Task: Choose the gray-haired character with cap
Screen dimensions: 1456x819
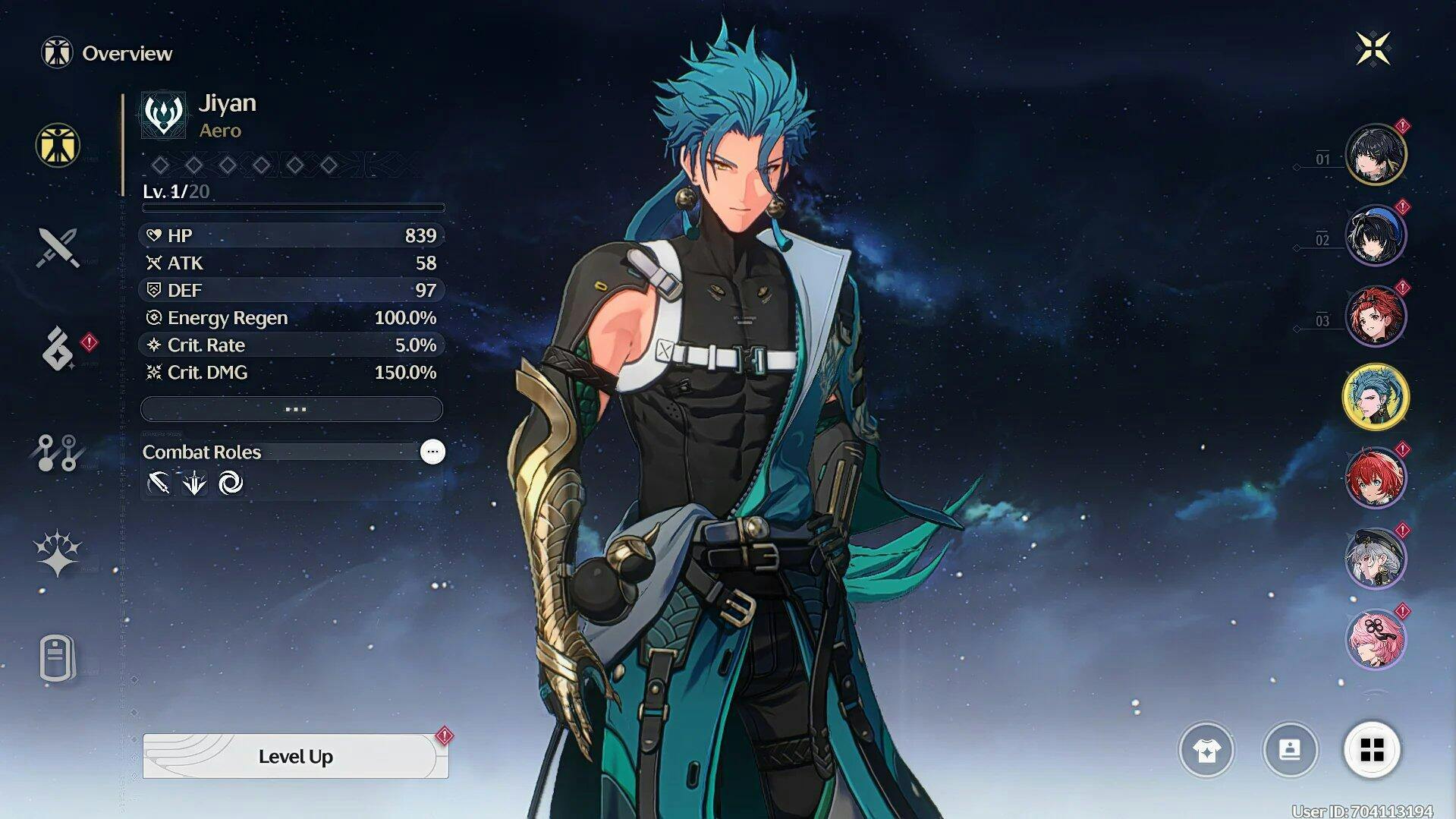Action: (x=1375, y=559)
